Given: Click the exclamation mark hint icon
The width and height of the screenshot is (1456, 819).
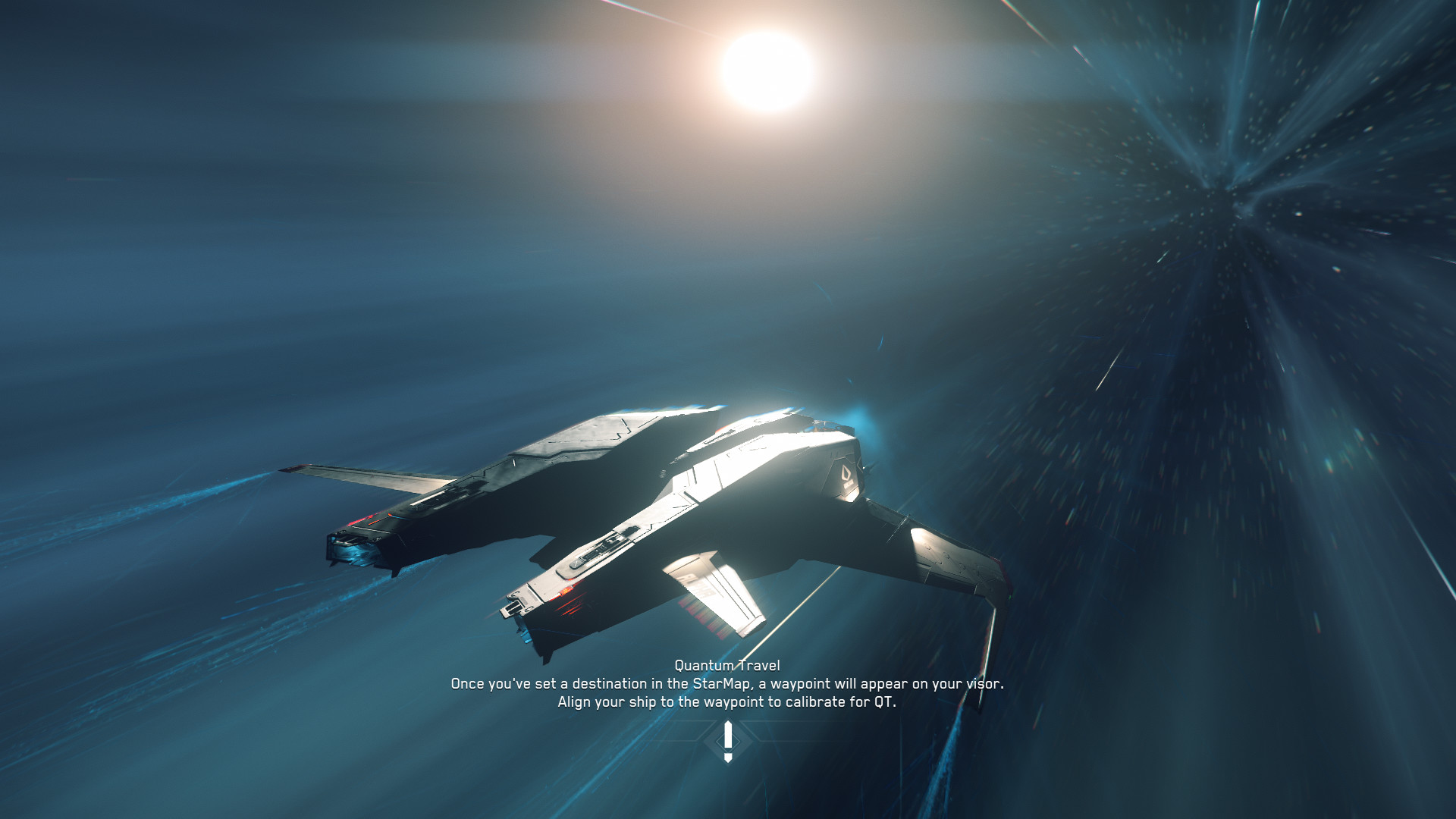Looking at the screenshot, I should [728, 741].
